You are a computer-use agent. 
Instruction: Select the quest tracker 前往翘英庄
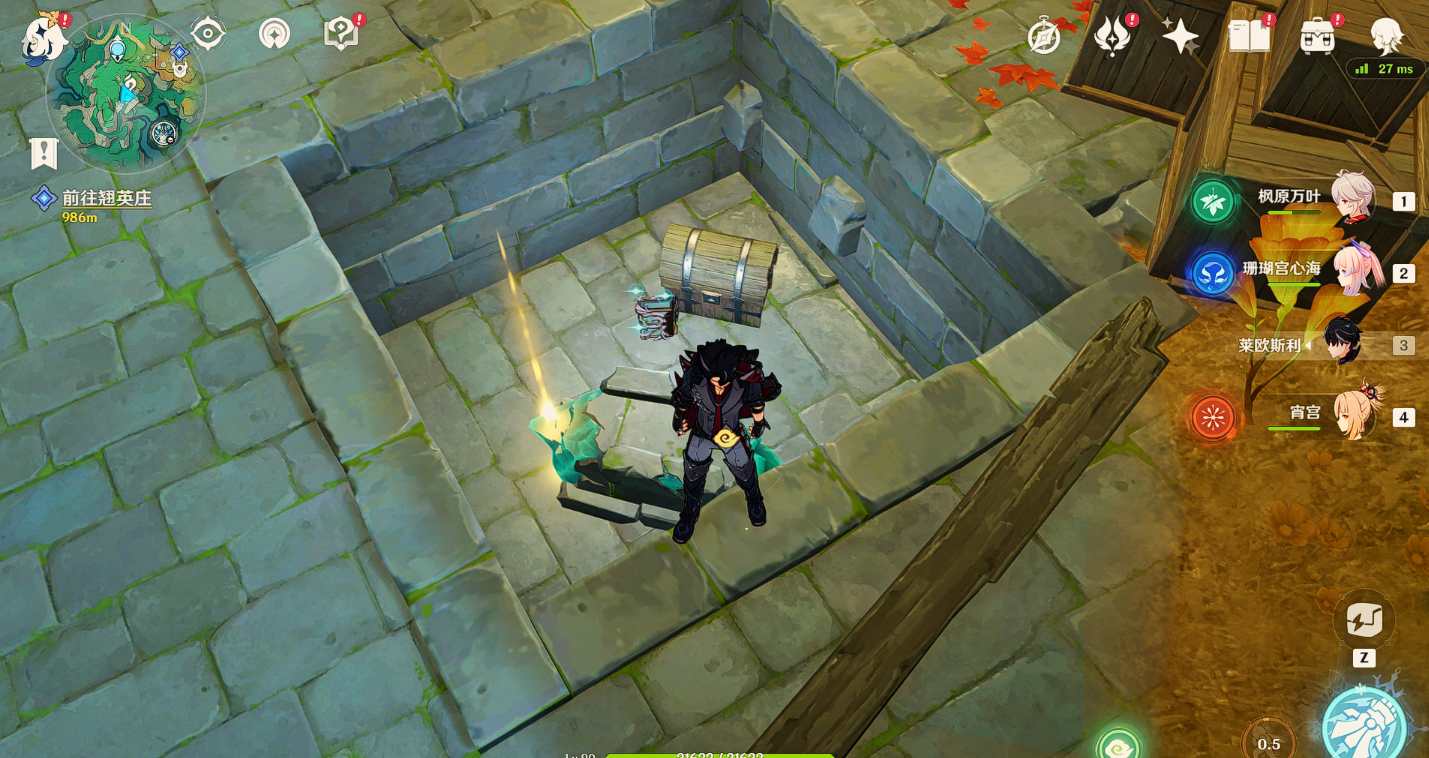click(x=106, y=199)
